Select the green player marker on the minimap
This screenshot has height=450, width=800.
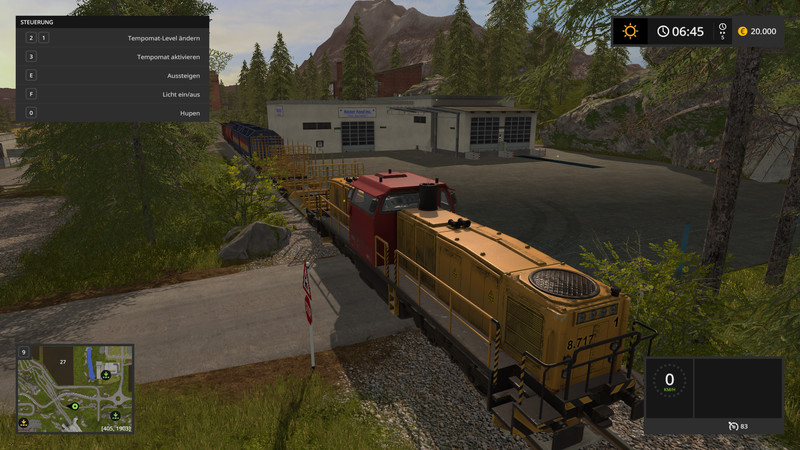73,407
